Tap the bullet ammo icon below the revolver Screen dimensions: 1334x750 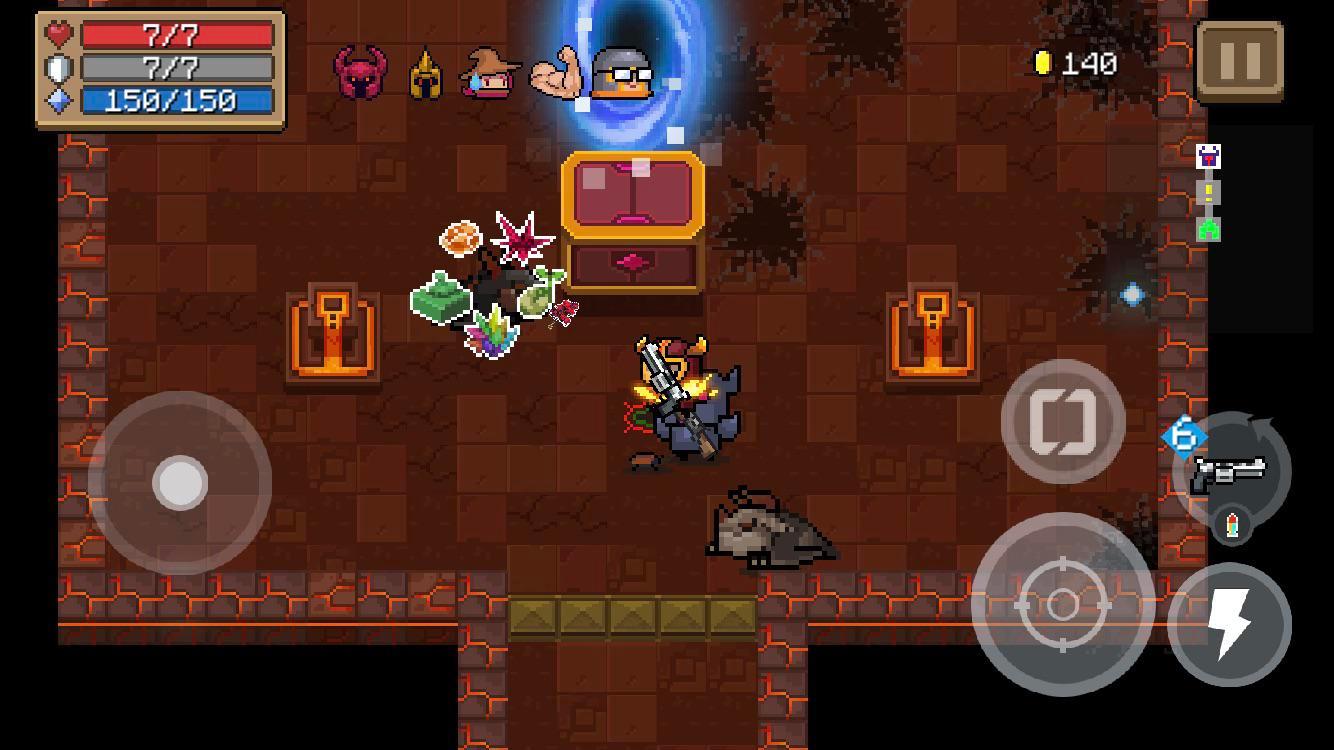coord(1230,522)
